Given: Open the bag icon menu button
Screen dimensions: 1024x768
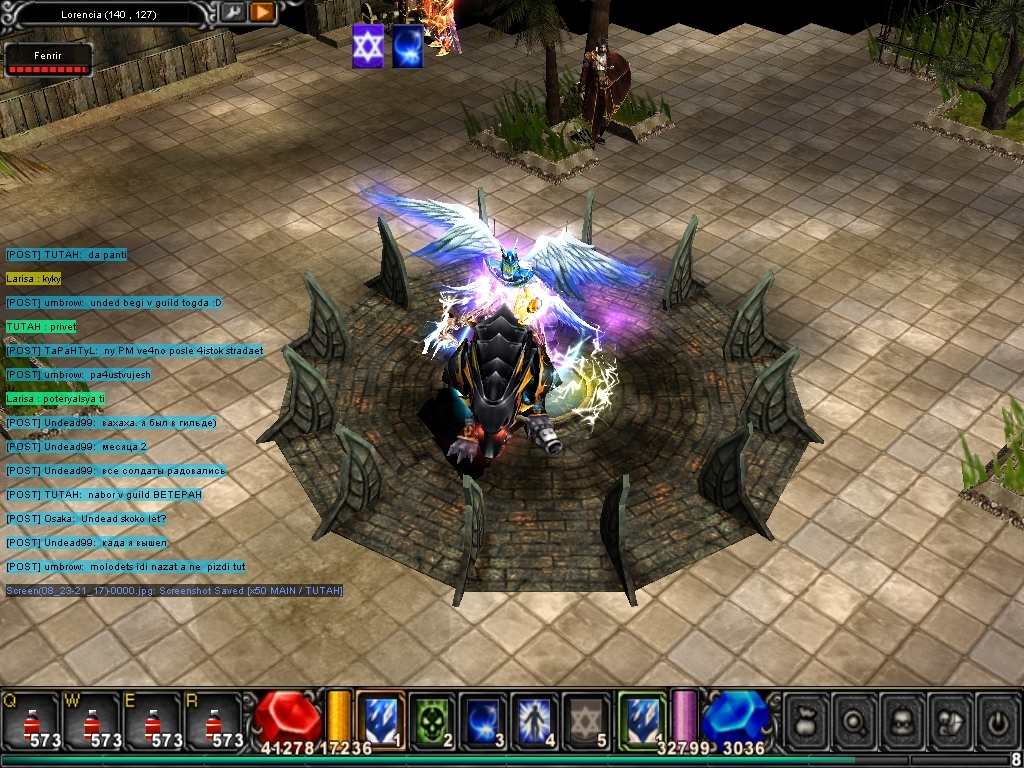Looking at the screenshot, I should coord(806,719).
